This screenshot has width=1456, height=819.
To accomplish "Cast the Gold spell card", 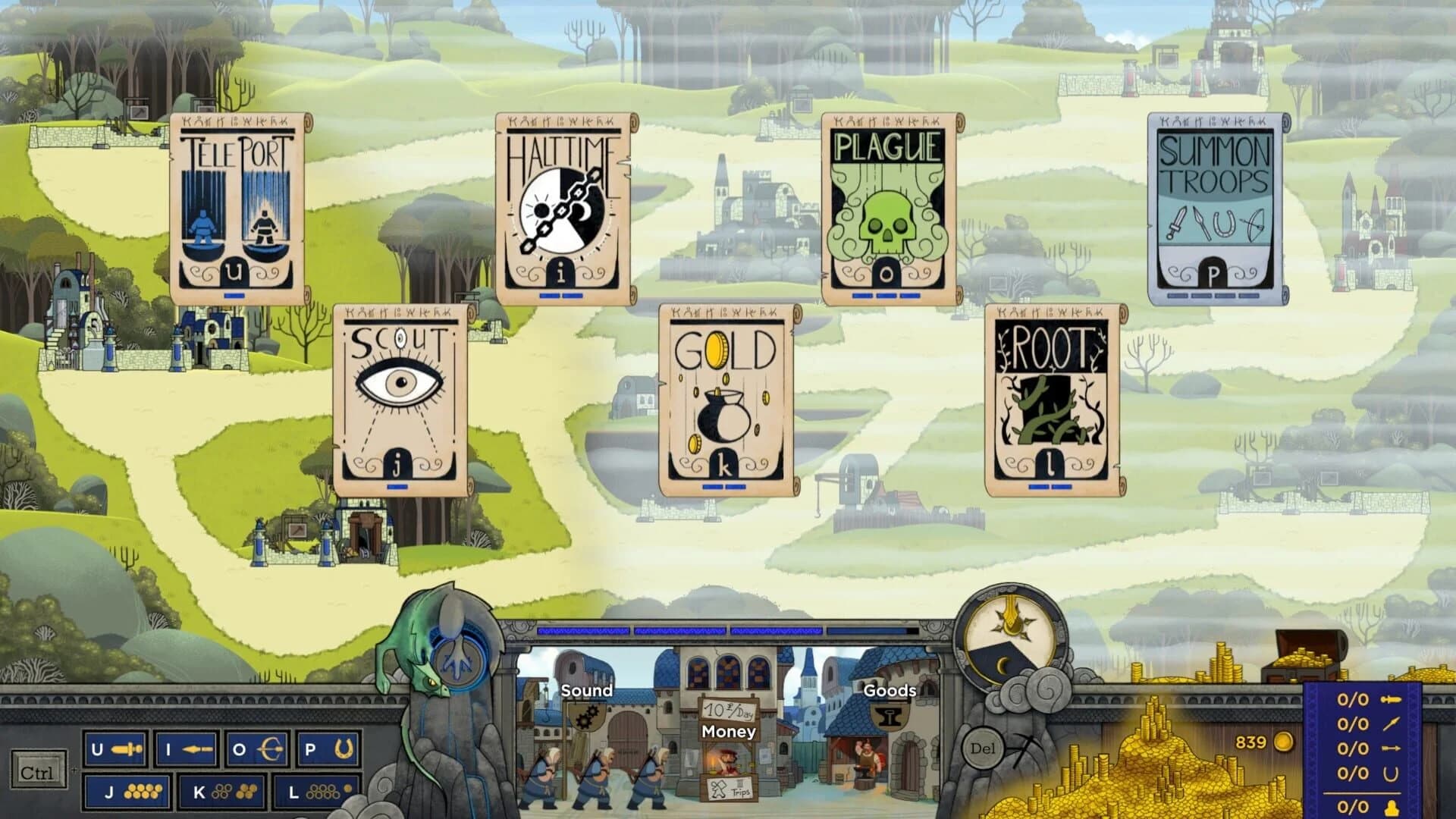I will (x=724, y=394).
